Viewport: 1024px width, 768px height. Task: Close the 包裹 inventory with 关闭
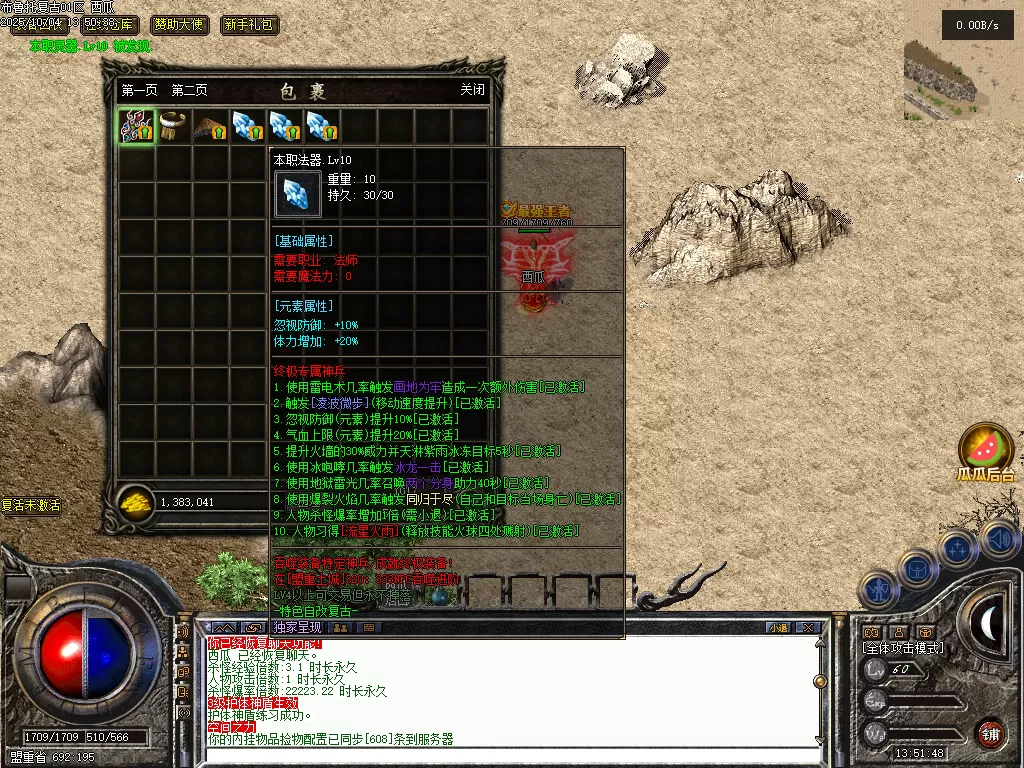pos(472,90)
